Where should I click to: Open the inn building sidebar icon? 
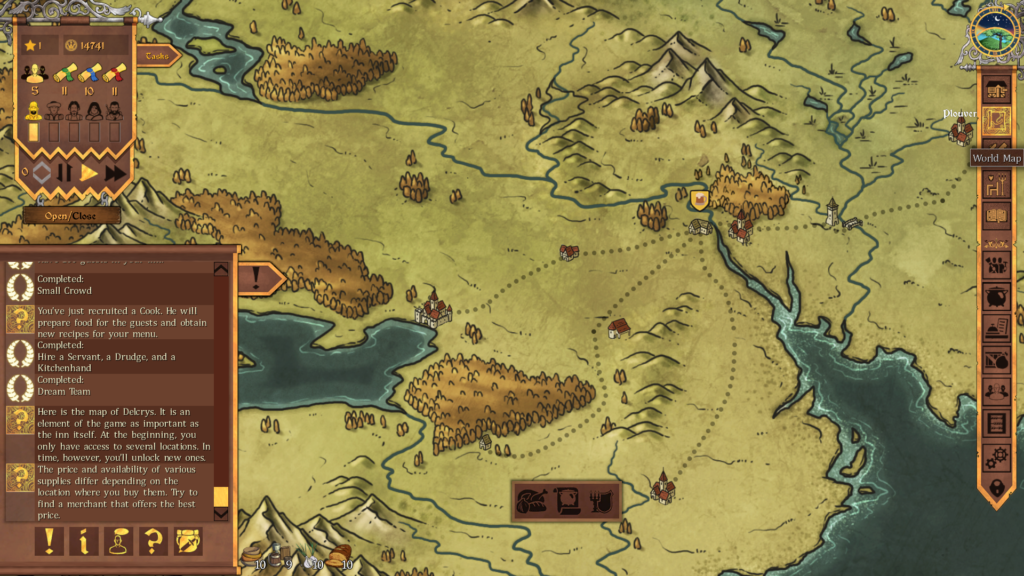coord(995,90)
